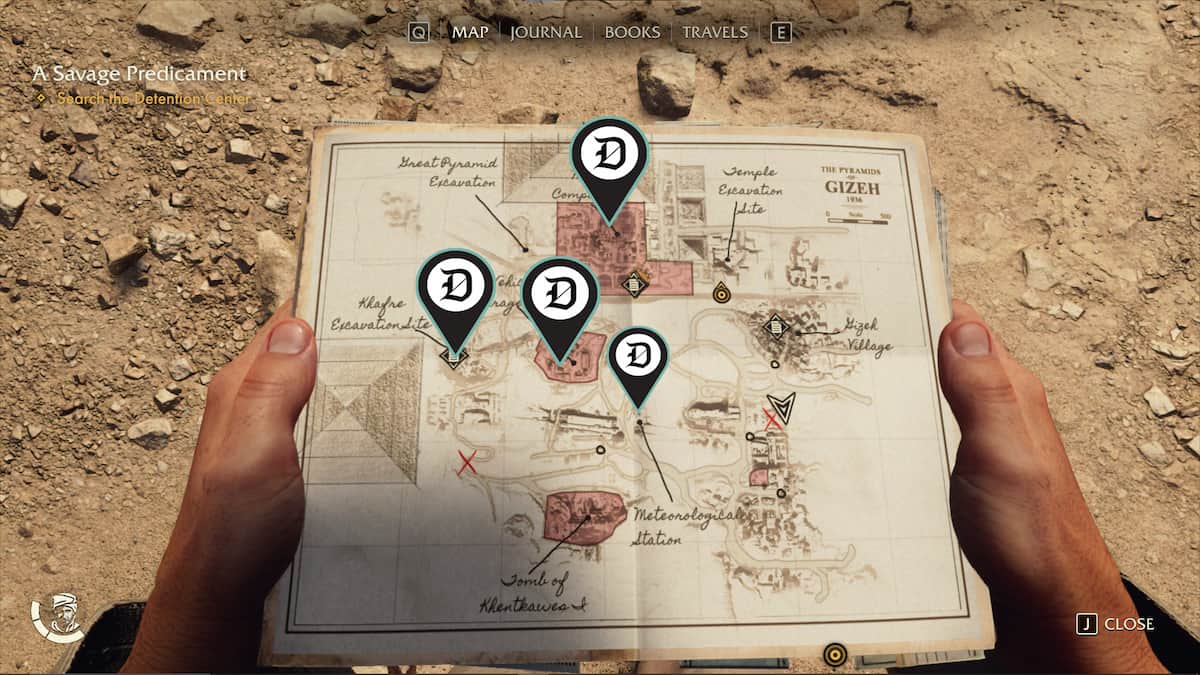Viewport: 1200px width, 675px height.
Task: Click the diamond marker at Gizeh Village
Action: (774, 327)
